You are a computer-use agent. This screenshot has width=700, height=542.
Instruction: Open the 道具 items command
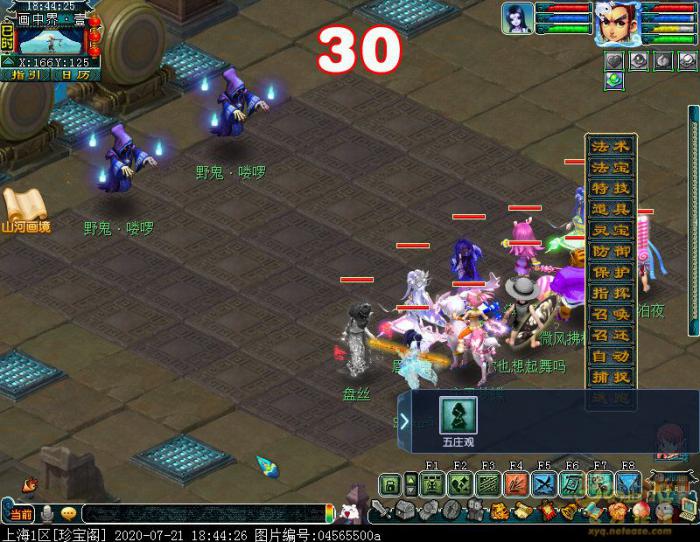611,209
